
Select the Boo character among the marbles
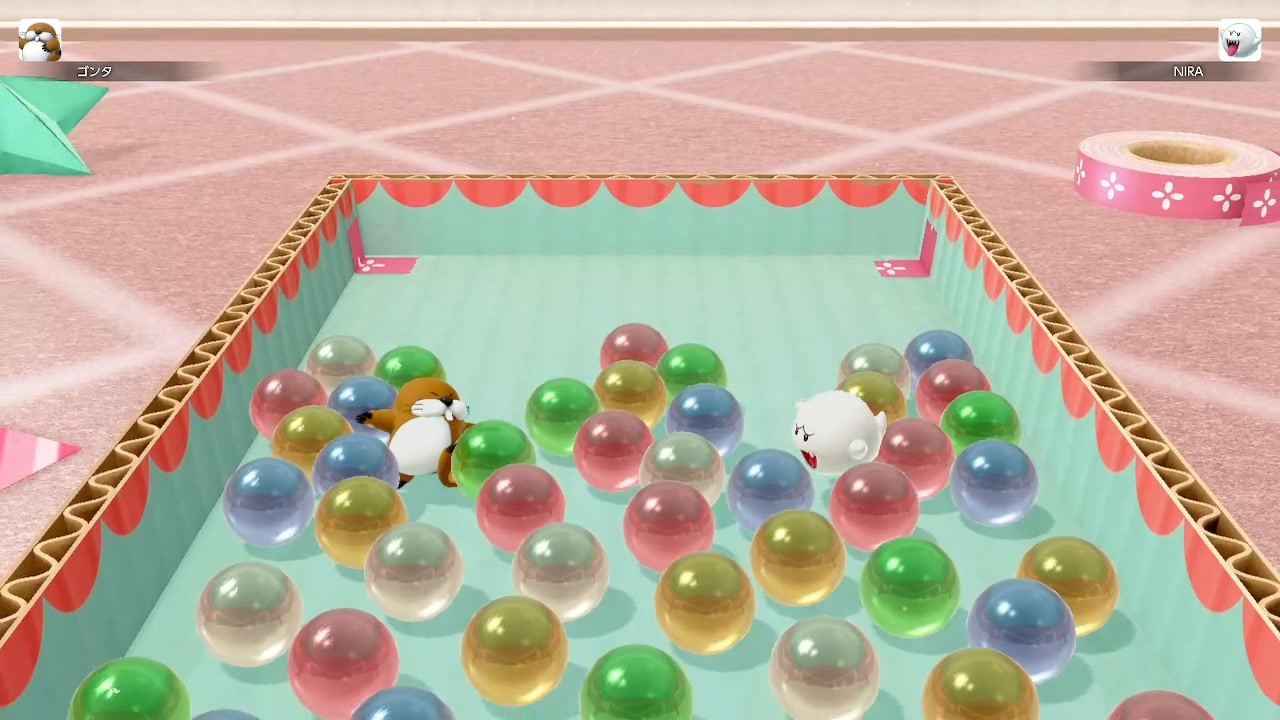tap(835, 430)
